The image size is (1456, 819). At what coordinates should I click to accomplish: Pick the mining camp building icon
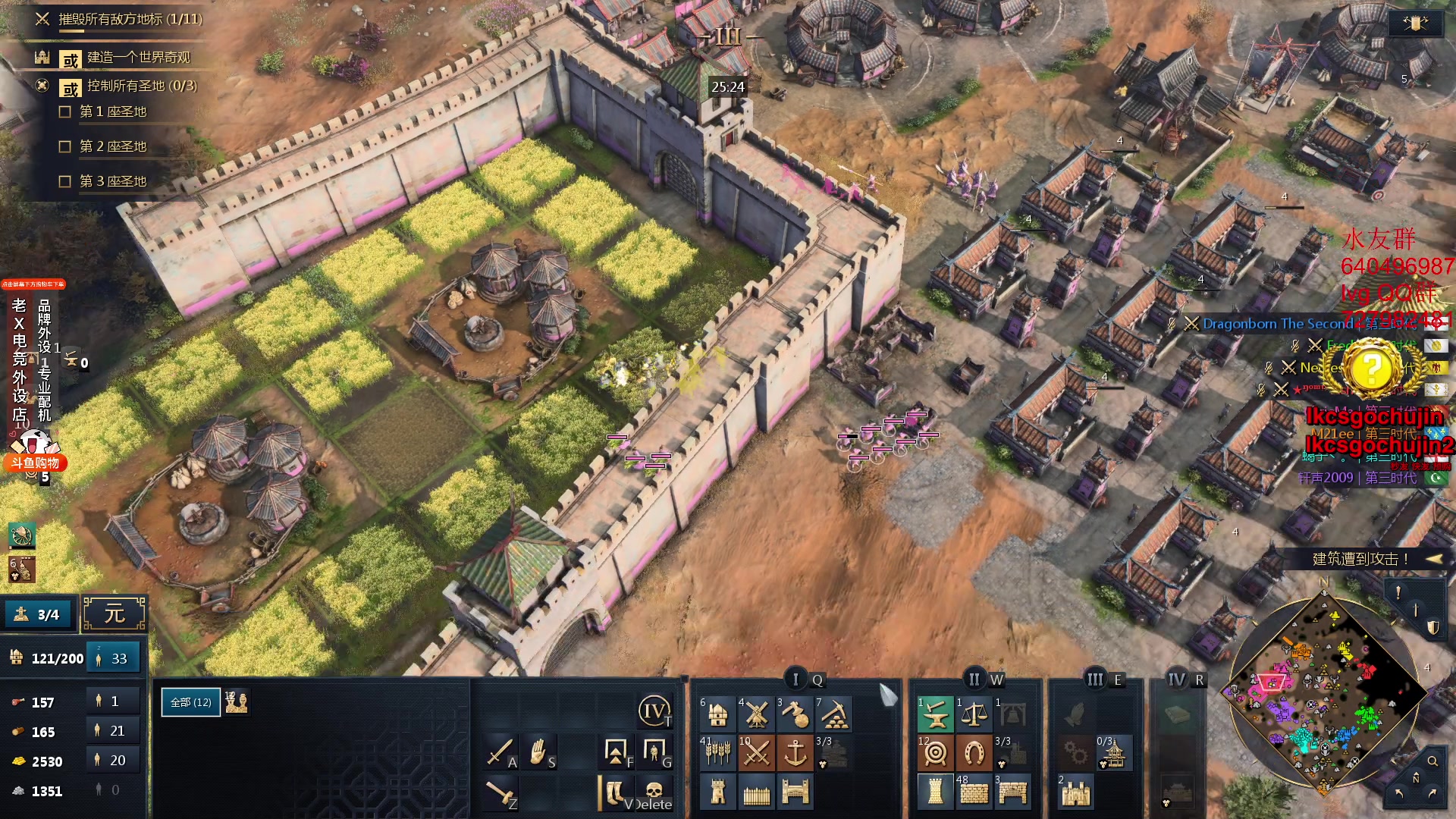[833, 714]
